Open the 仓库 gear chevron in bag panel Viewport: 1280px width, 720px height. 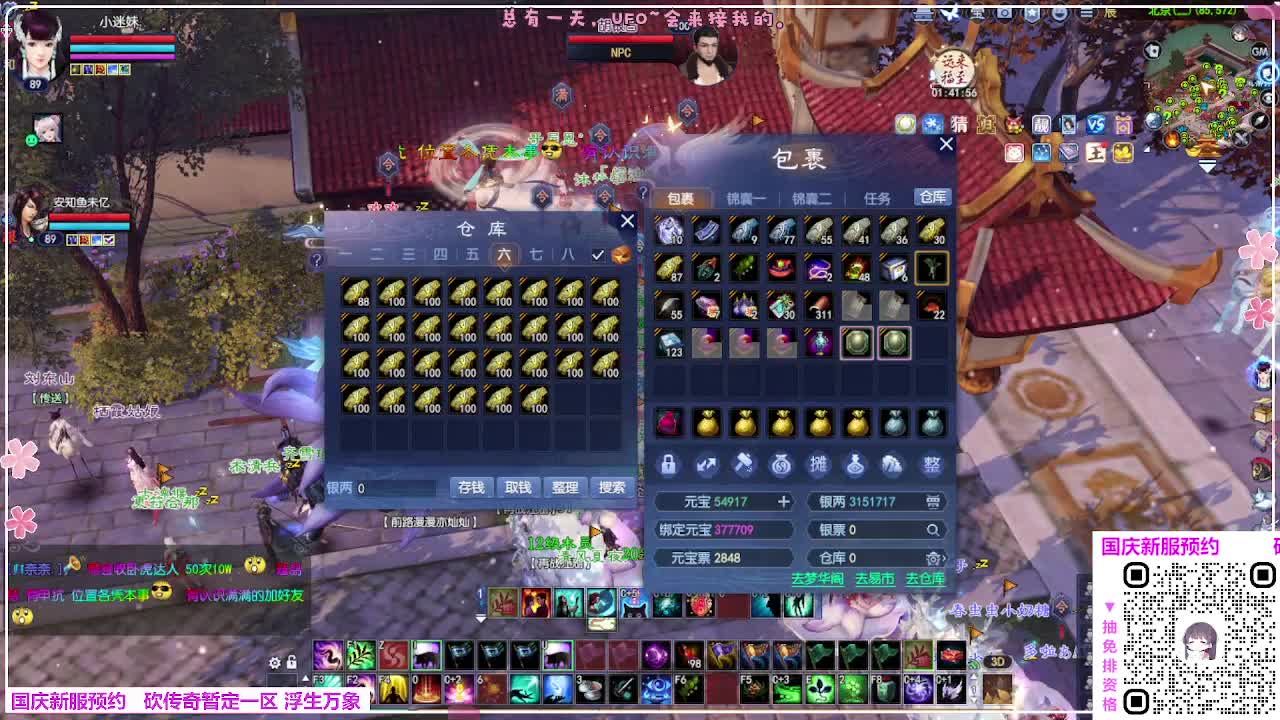coord(935,558)
